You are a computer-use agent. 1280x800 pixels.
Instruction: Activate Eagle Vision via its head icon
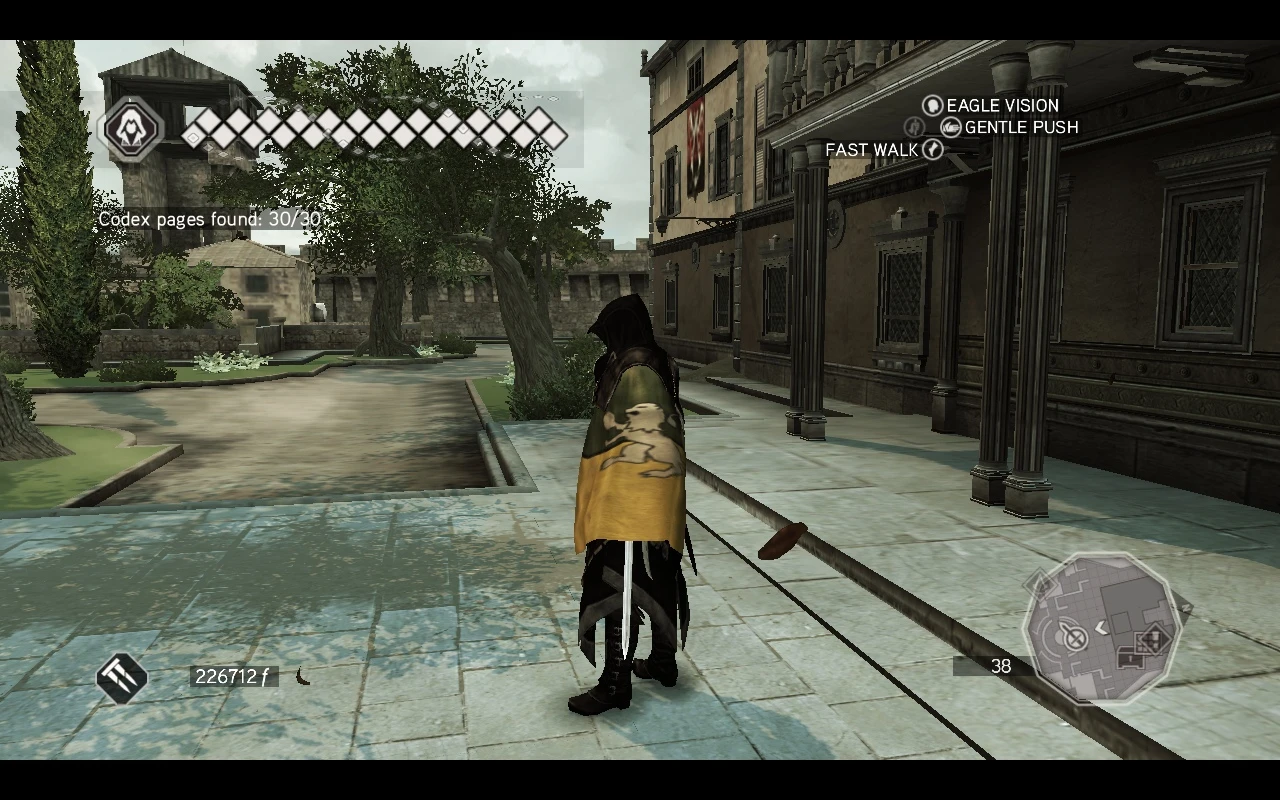[932, 106]
